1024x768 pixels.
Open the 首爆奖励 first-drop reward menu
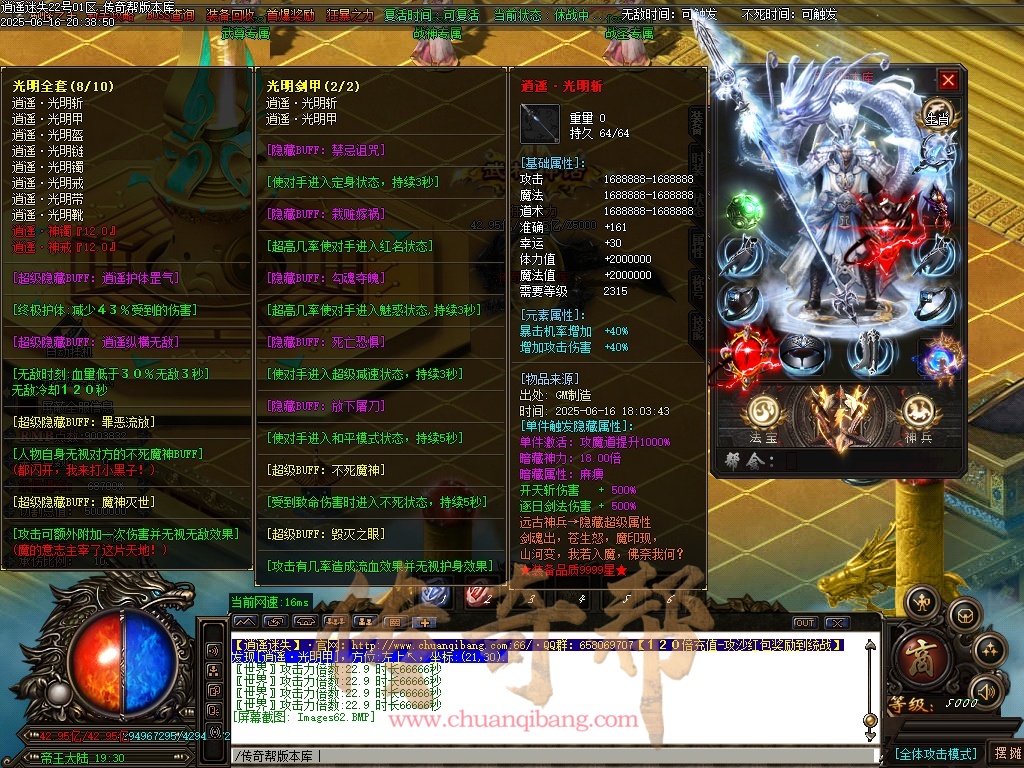(x=288, y=15)
